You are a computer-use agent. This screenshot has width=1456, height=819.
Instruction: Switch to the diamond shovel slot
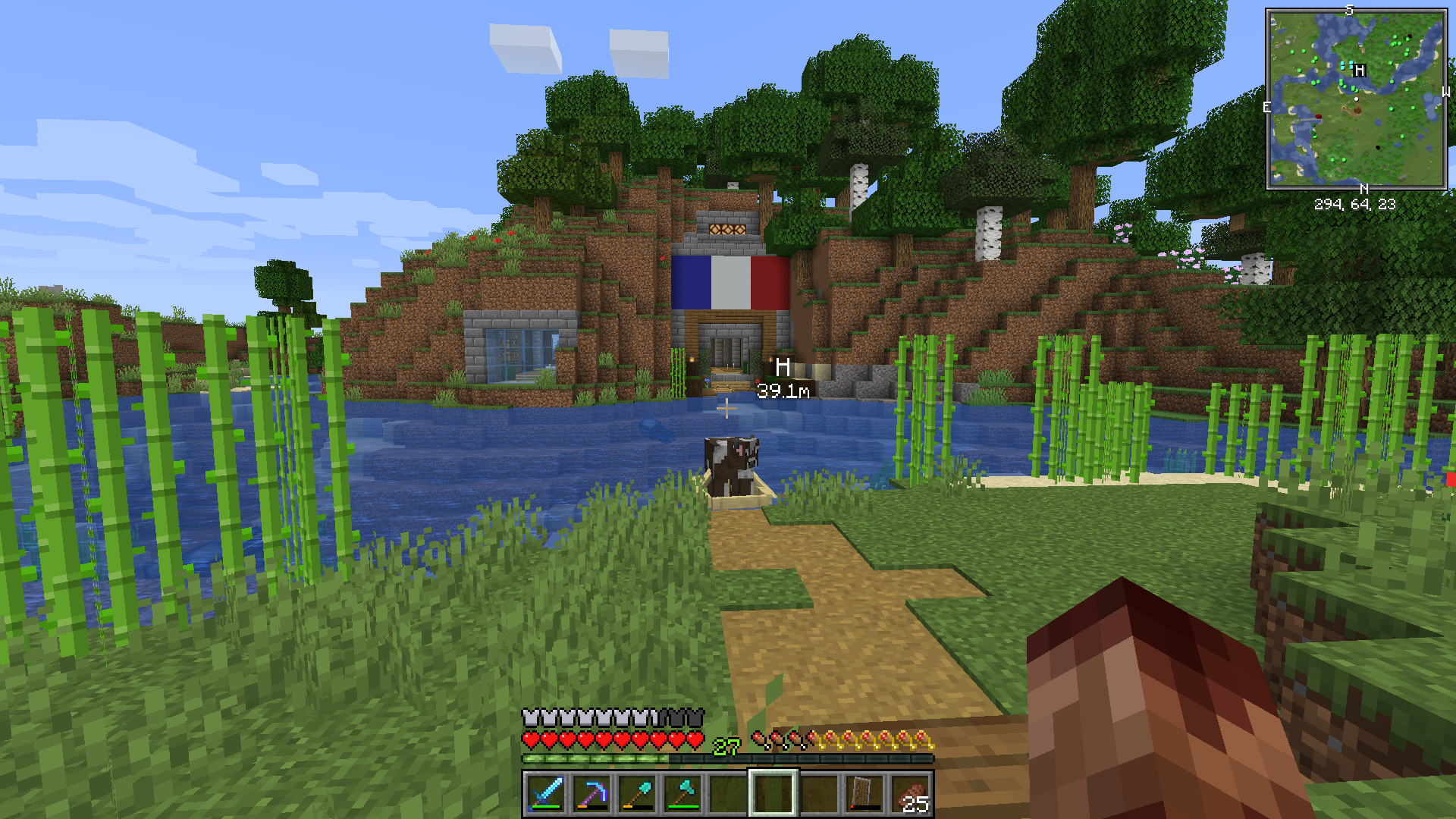(637, 793)
